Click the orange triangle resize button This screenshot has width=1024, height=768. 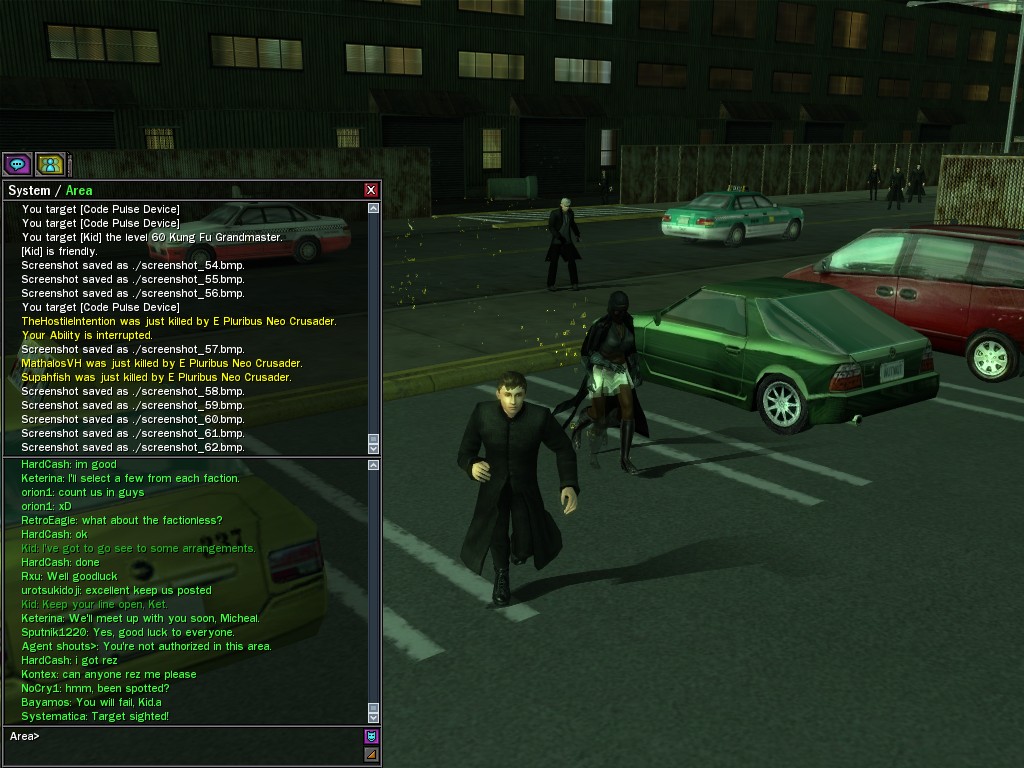(x=371, y=754)
